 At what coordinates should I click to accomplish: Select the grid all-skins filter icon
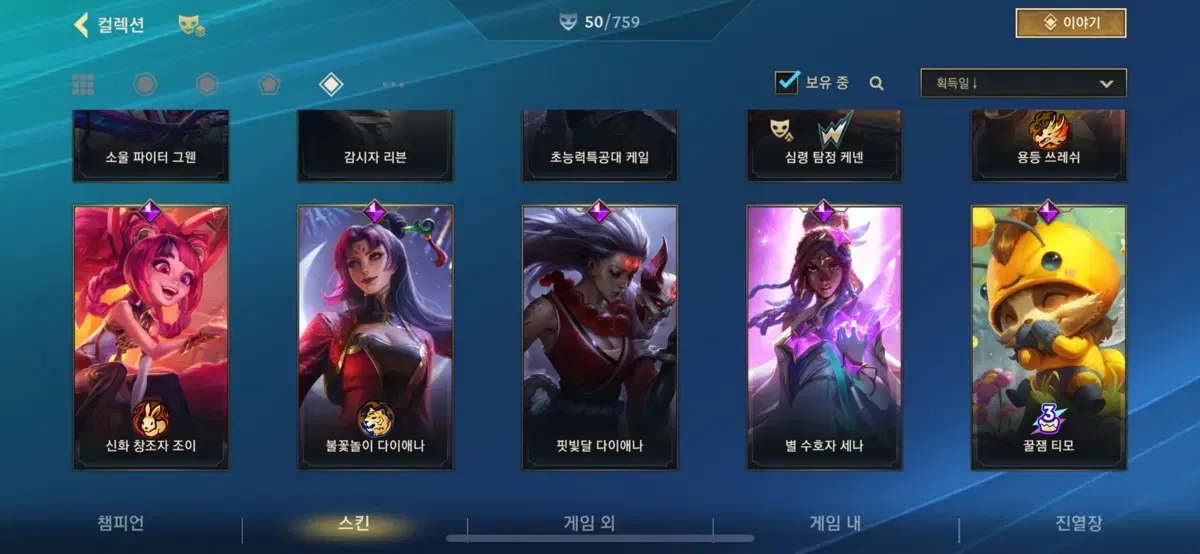[83, 84]
